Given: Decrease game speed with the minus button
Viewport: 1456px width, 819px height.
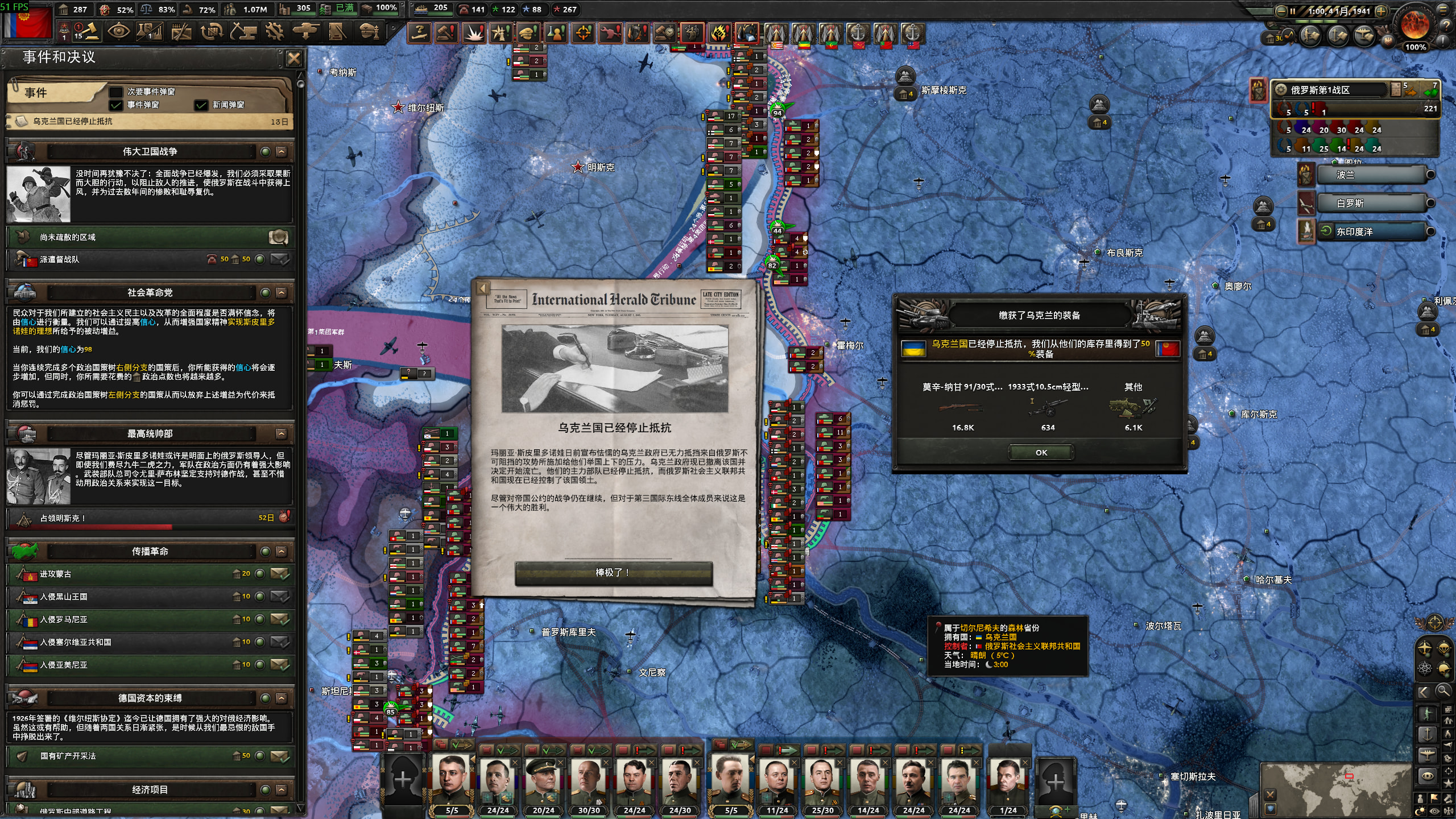Looking at the screenshot, I should click(1281, 11).
